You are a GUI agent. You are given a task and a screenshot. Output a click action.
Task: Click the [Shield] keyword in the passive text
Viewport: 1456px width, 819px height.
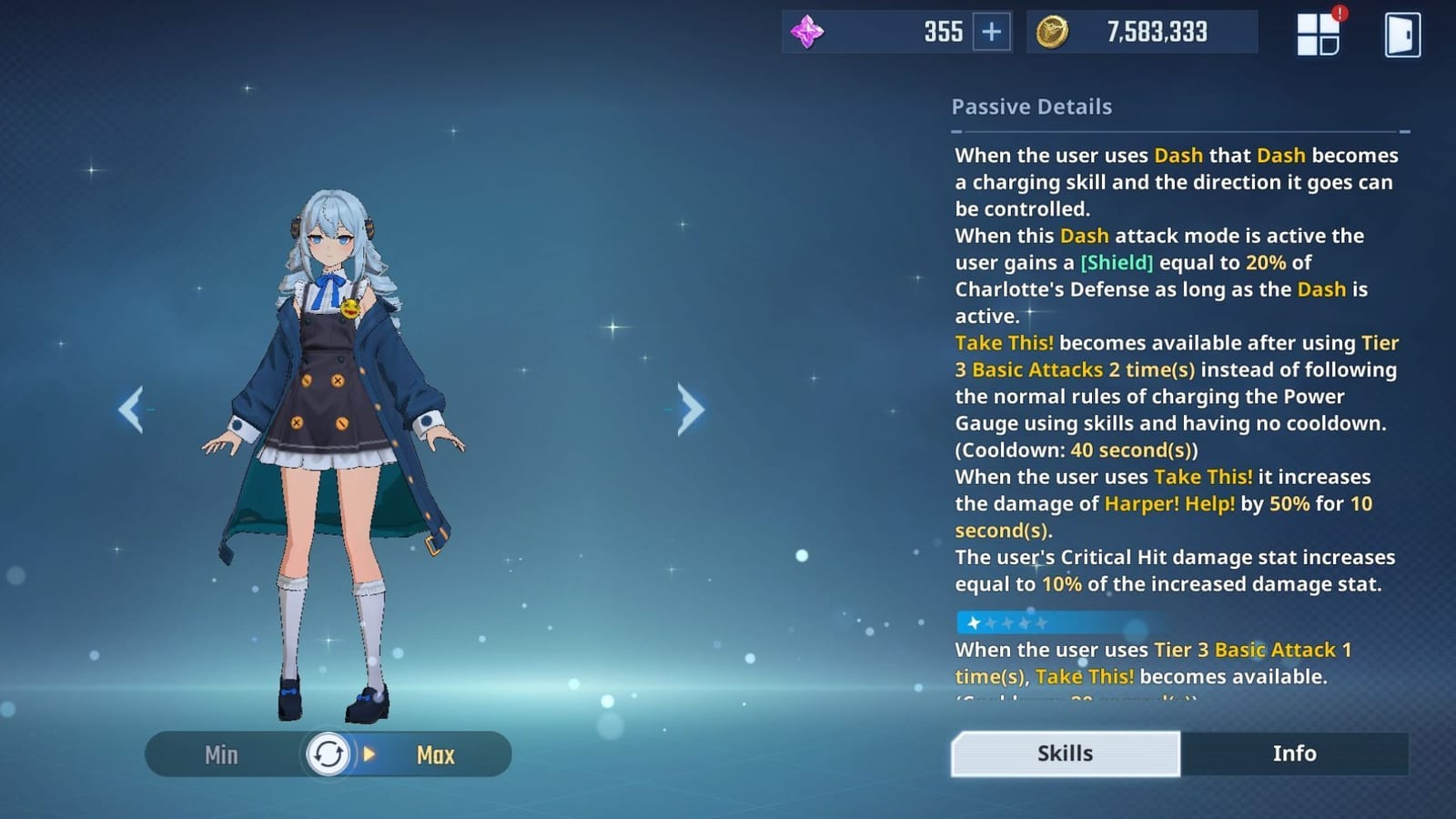1116,263
